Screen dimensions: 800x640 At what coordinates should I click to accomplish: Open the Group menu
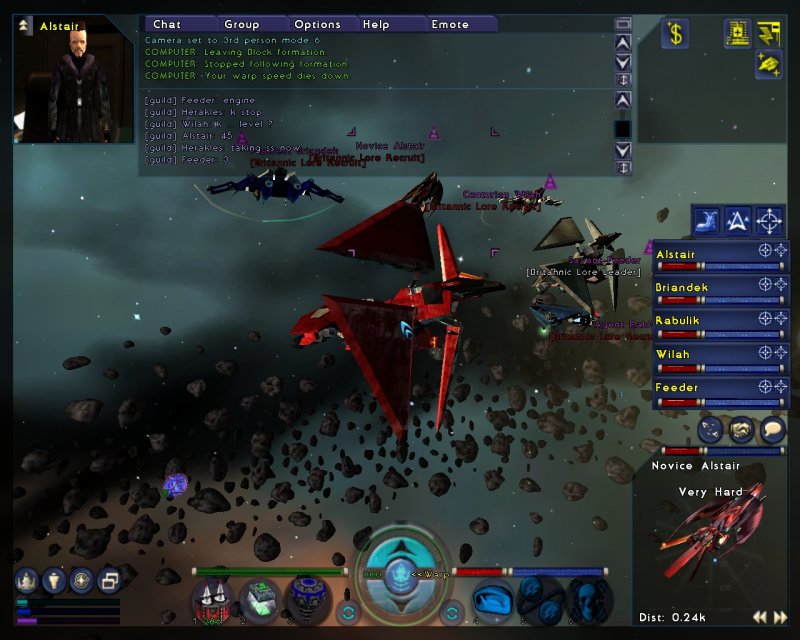(242, 24)
